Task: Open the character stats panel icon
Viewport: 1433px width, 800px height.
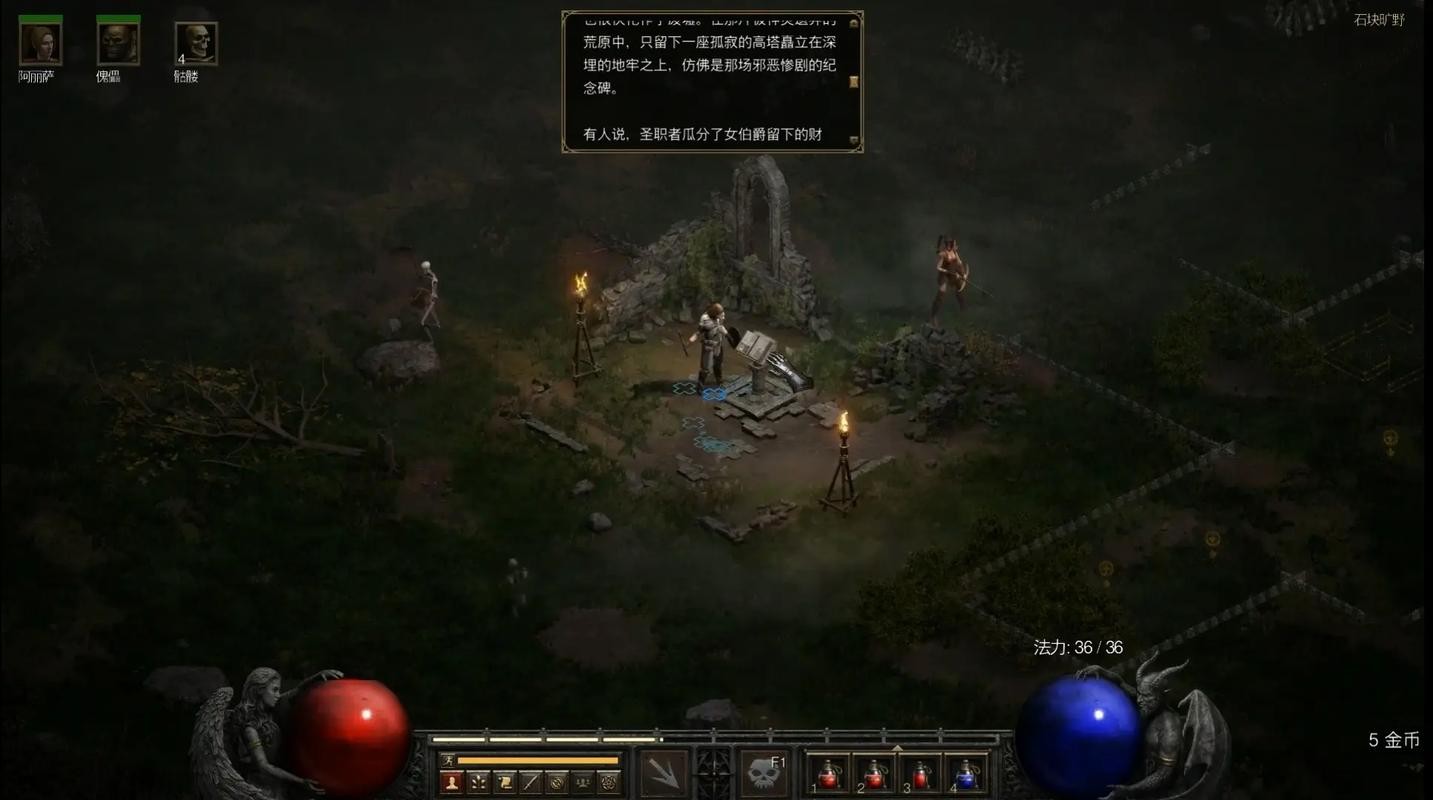Action: click(451, 781)
